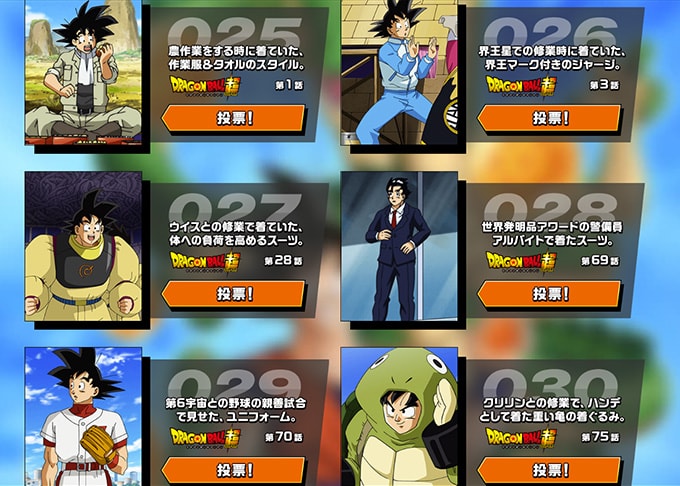Open the yellow padded suit Goku thumbnail
Viewport: 680px width, 486px height.
(x=84, y=246)
